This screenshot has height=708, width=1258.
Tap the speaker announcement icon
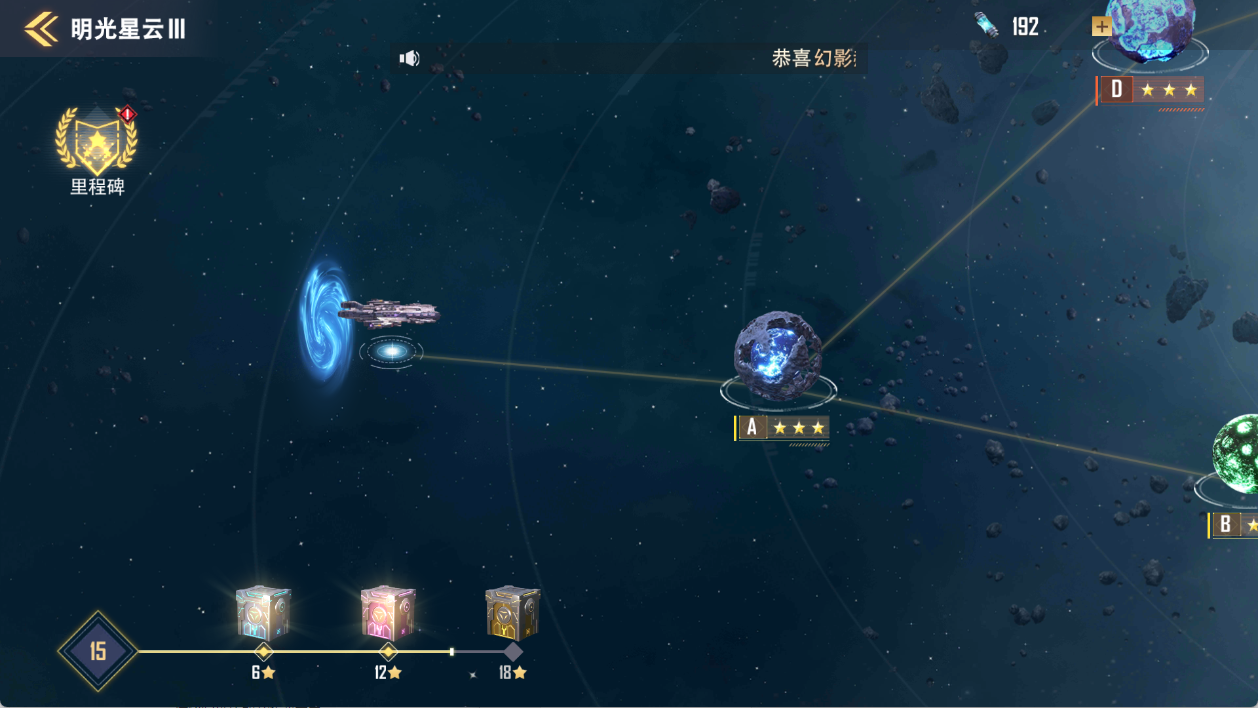point(409,58)
